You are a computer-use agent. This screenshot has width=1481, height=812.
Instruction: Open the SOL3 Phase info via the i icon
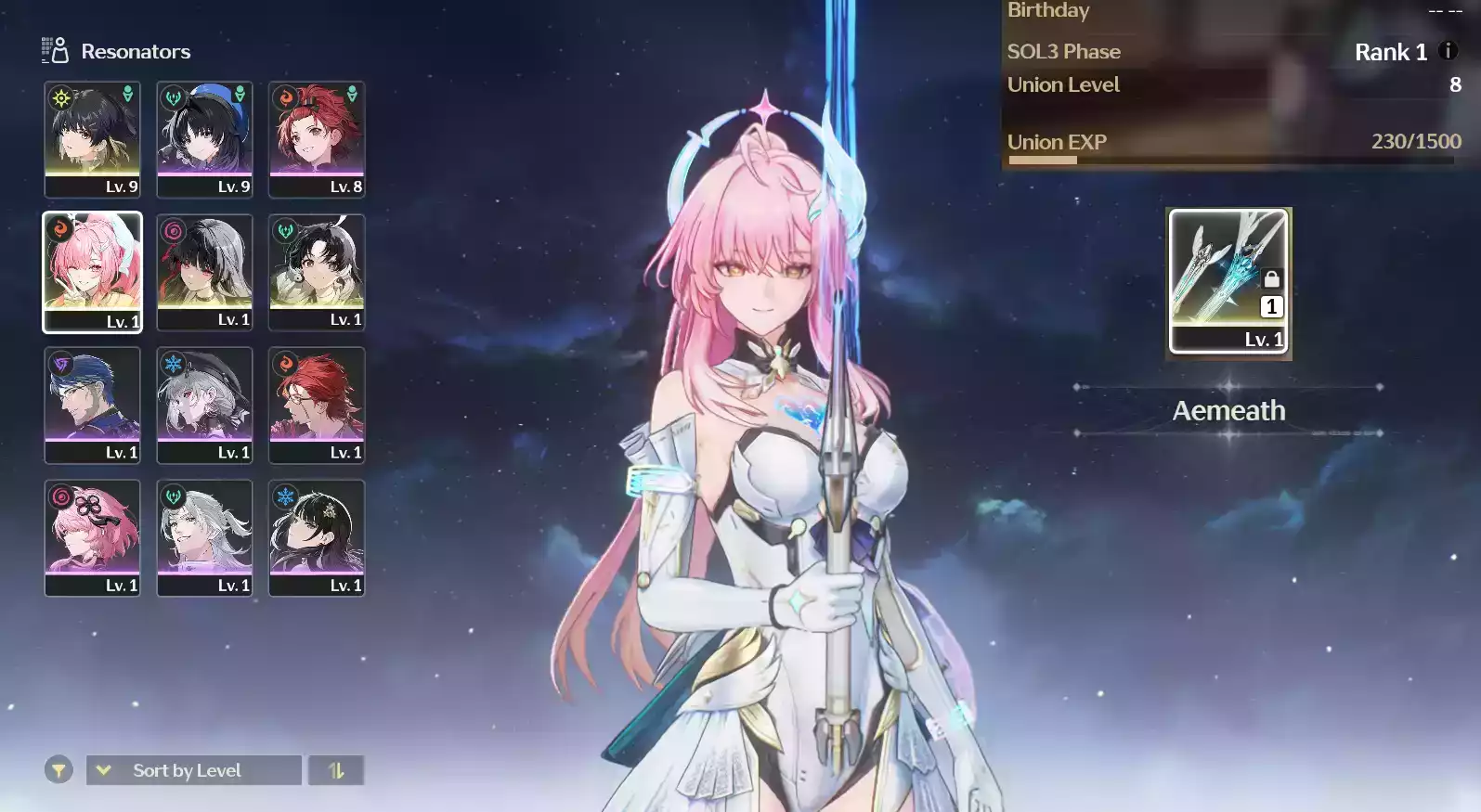(x=1449, y=52)
